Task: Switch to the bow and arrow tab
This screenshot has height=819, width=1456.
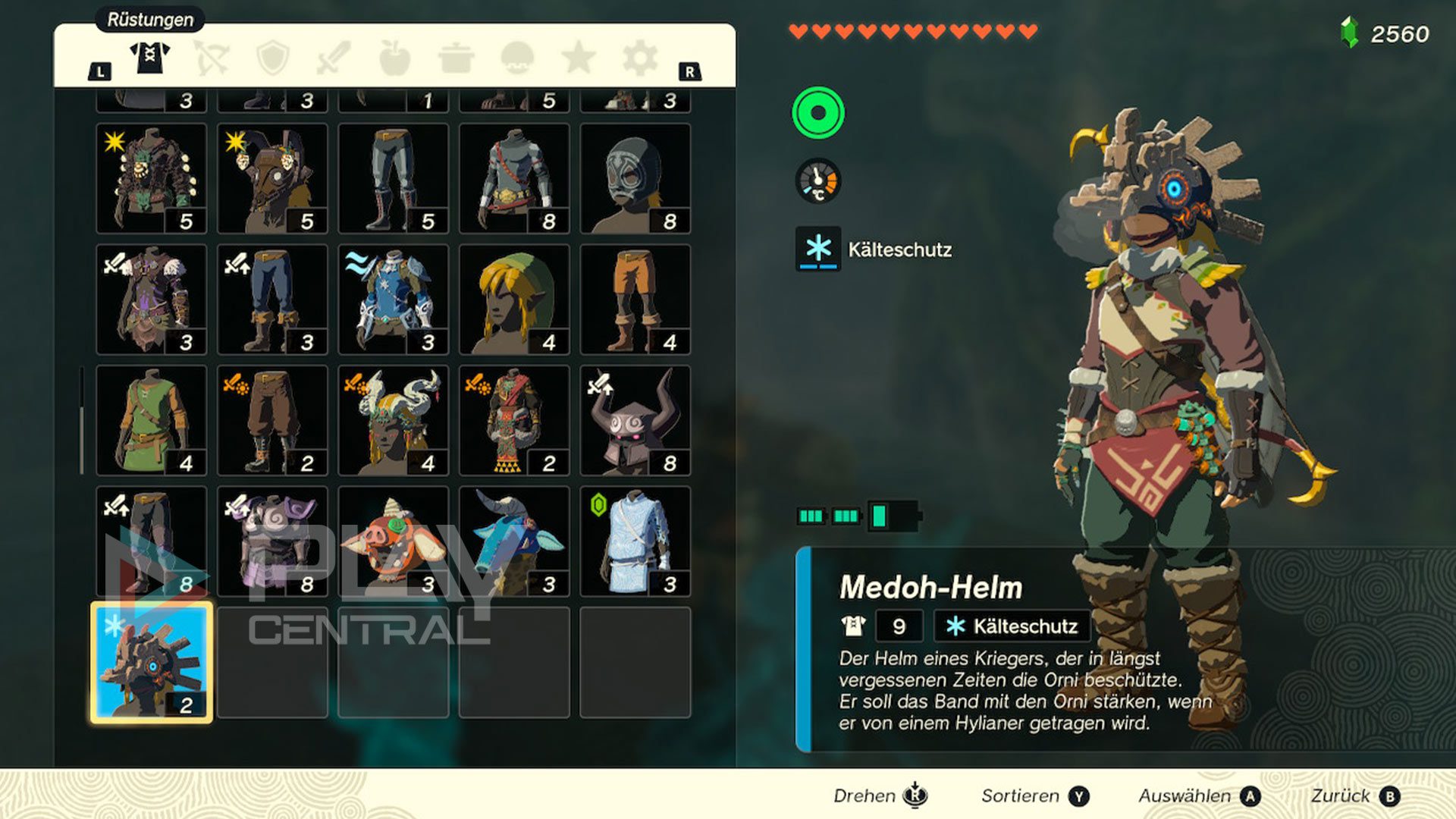Action: (x=211, y=58)
